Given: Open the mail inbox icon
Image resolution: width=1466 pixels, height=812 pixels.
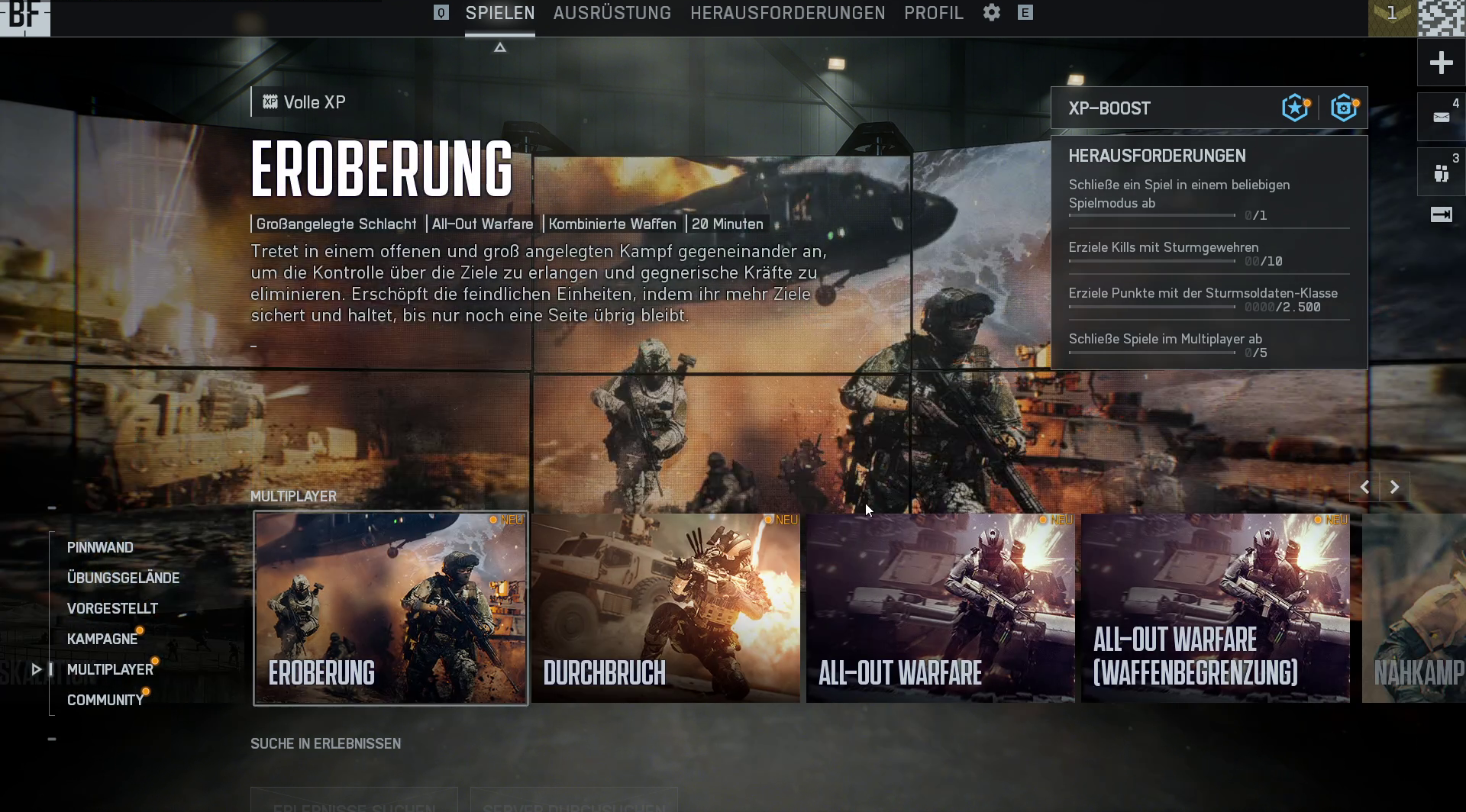Looking at the screenshot, I should click(x=1441, y=117).
